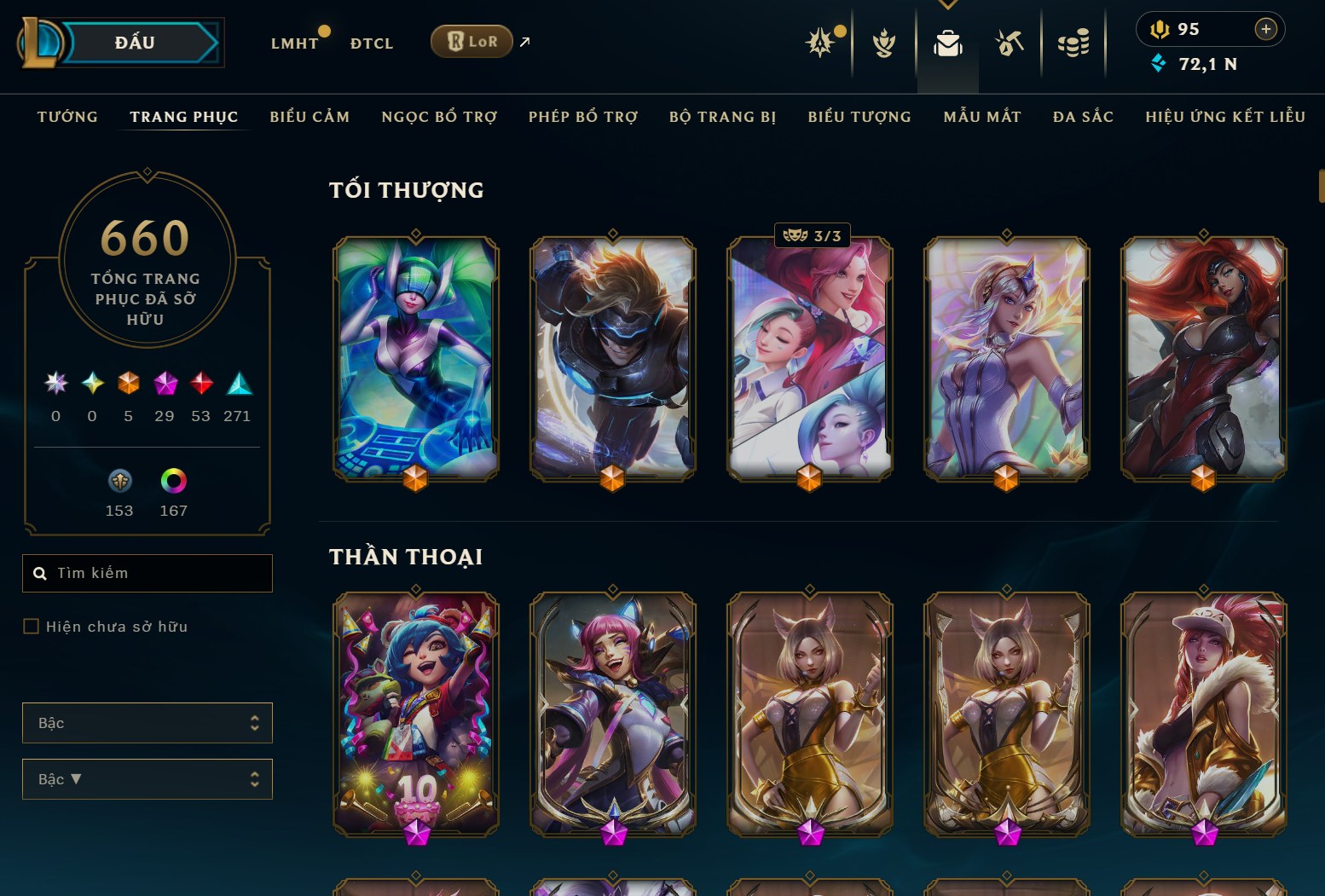Open the second 'Bậc ▼' sort dropdown
Viewport: 1325px width, 896px height.
click(147, 778)
